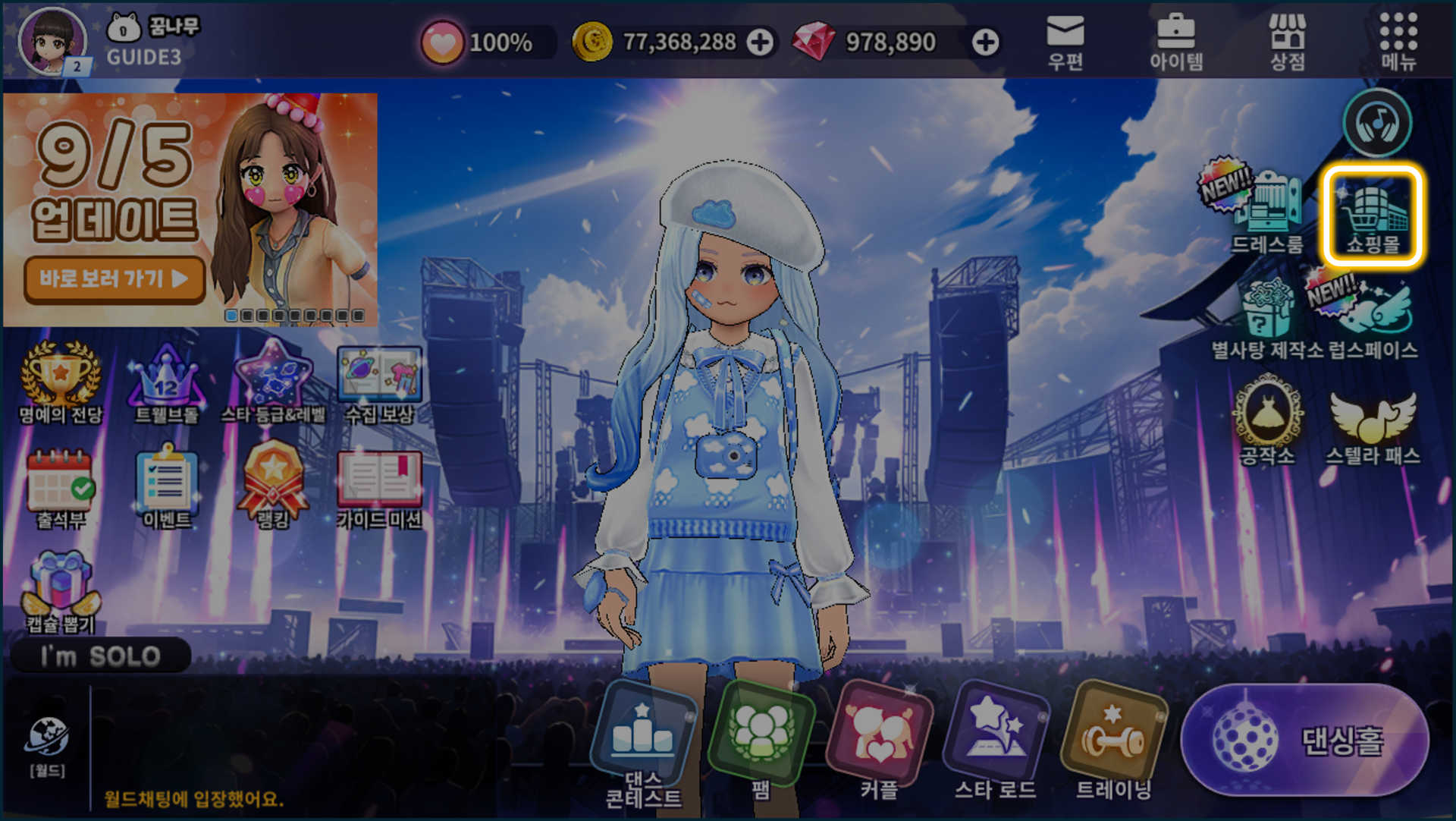Open the highlighted 쇼핑몰 shopping mall
This screenshot has height=821, width=1456.
[1373, 215]
